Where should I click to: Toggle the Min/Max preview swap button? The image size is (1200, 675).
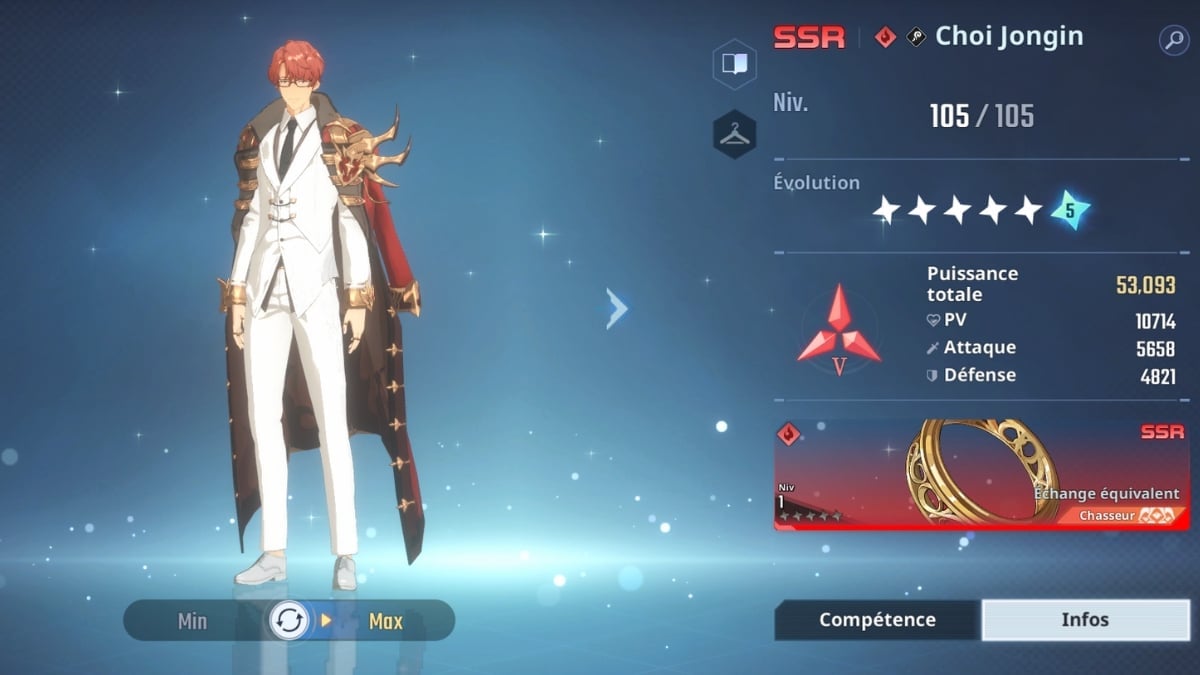click(x=290, y=621)
